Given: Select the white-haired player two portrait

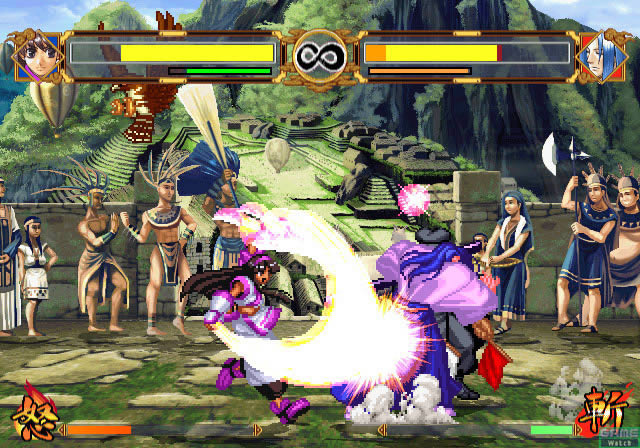Looking at the screenshot, I should pyautogui.click(x=602, y=55).
